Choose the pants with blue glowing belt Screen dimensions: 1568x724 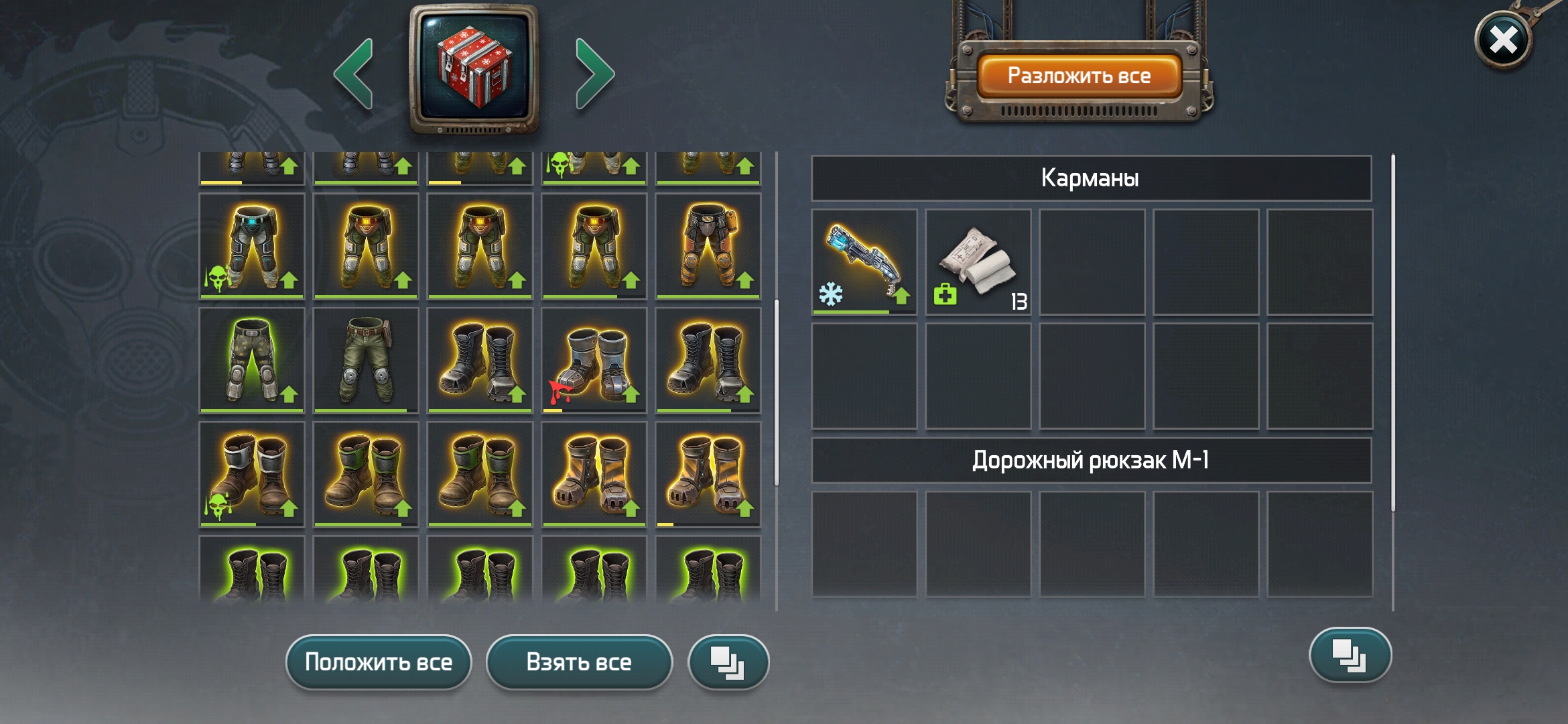pyautogui.click(x=252, y=246)
